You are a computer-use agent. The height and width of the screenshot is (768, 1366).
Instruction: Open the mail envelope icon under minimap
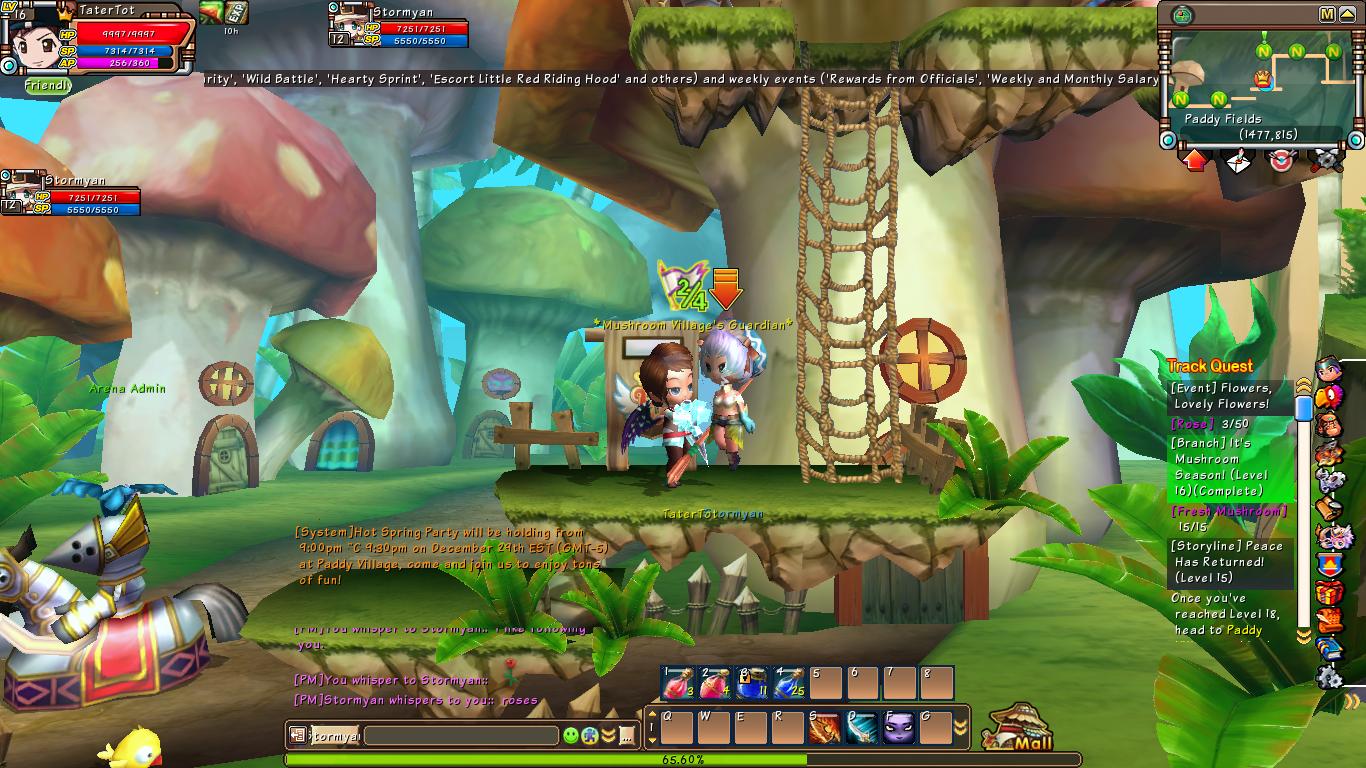point(1240,160)
